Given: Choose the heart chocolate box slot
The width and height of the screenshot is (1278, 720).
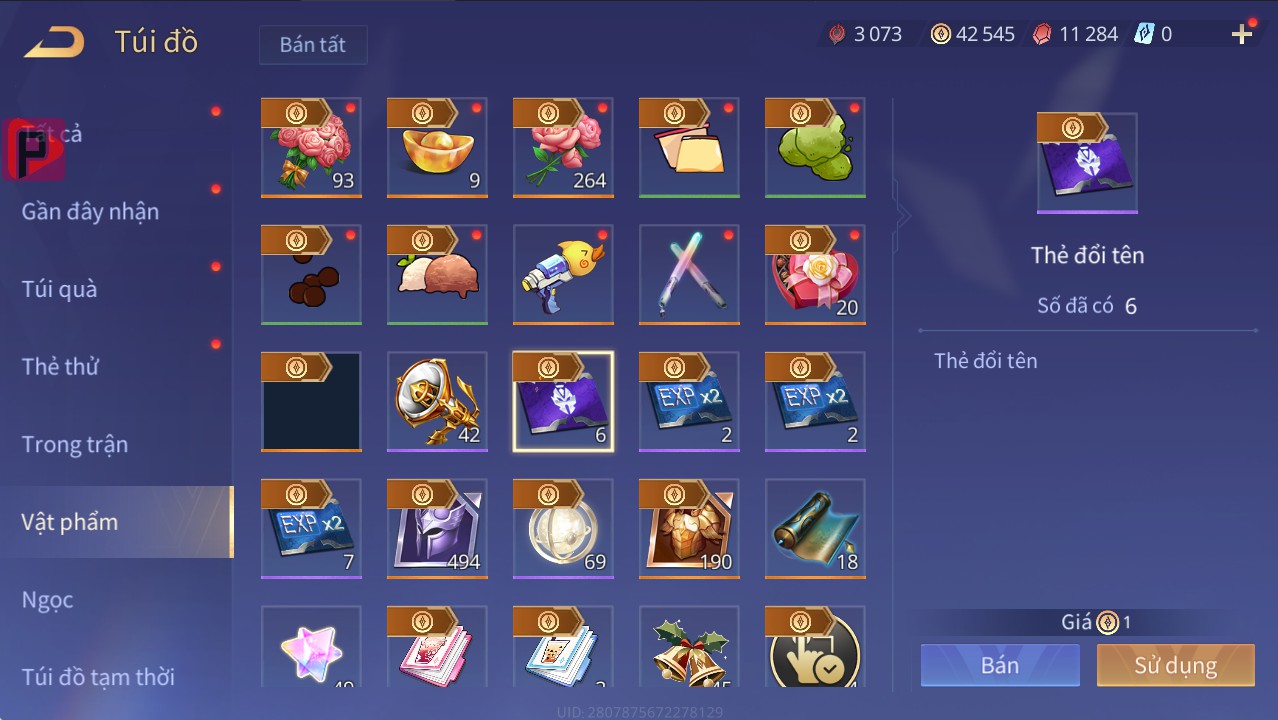Looking at the screenshot, I should tap(815, 275).
